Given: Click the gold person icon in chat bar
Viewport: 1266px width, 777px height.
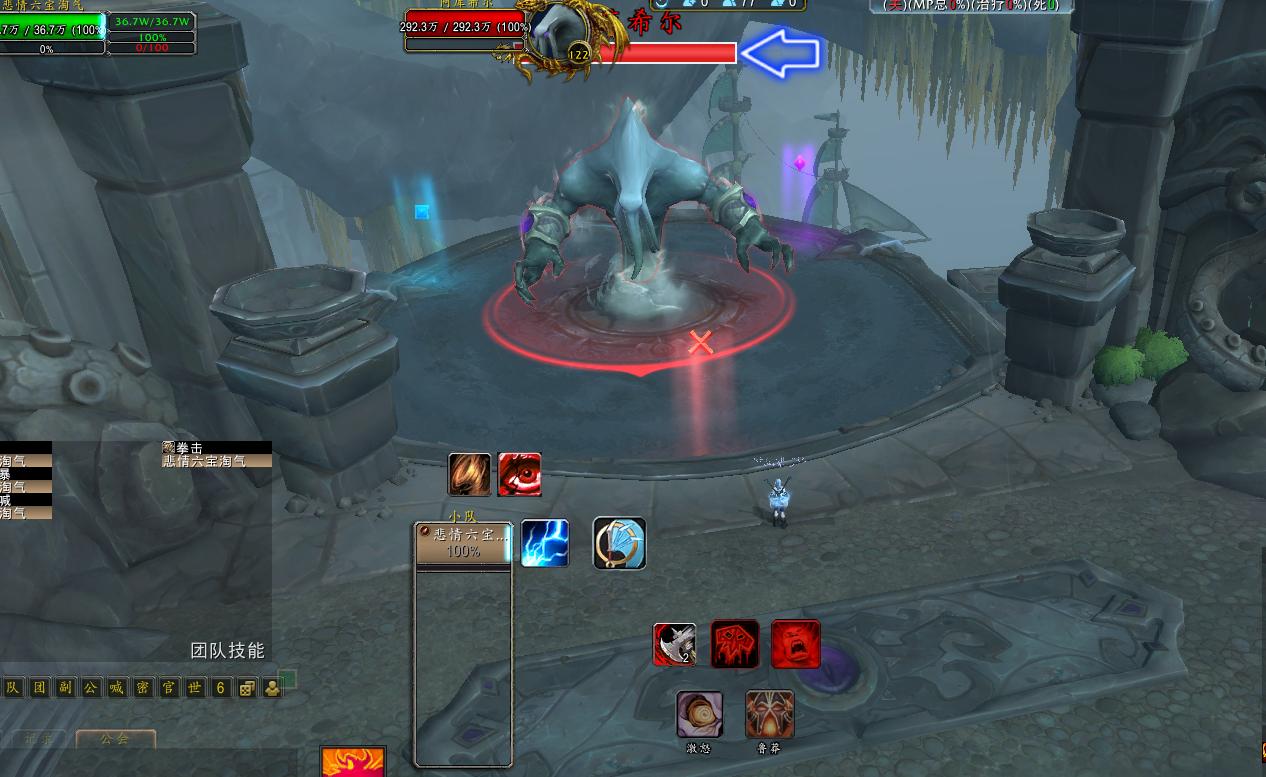Looking at the screenshot, I should click(272, 688).
